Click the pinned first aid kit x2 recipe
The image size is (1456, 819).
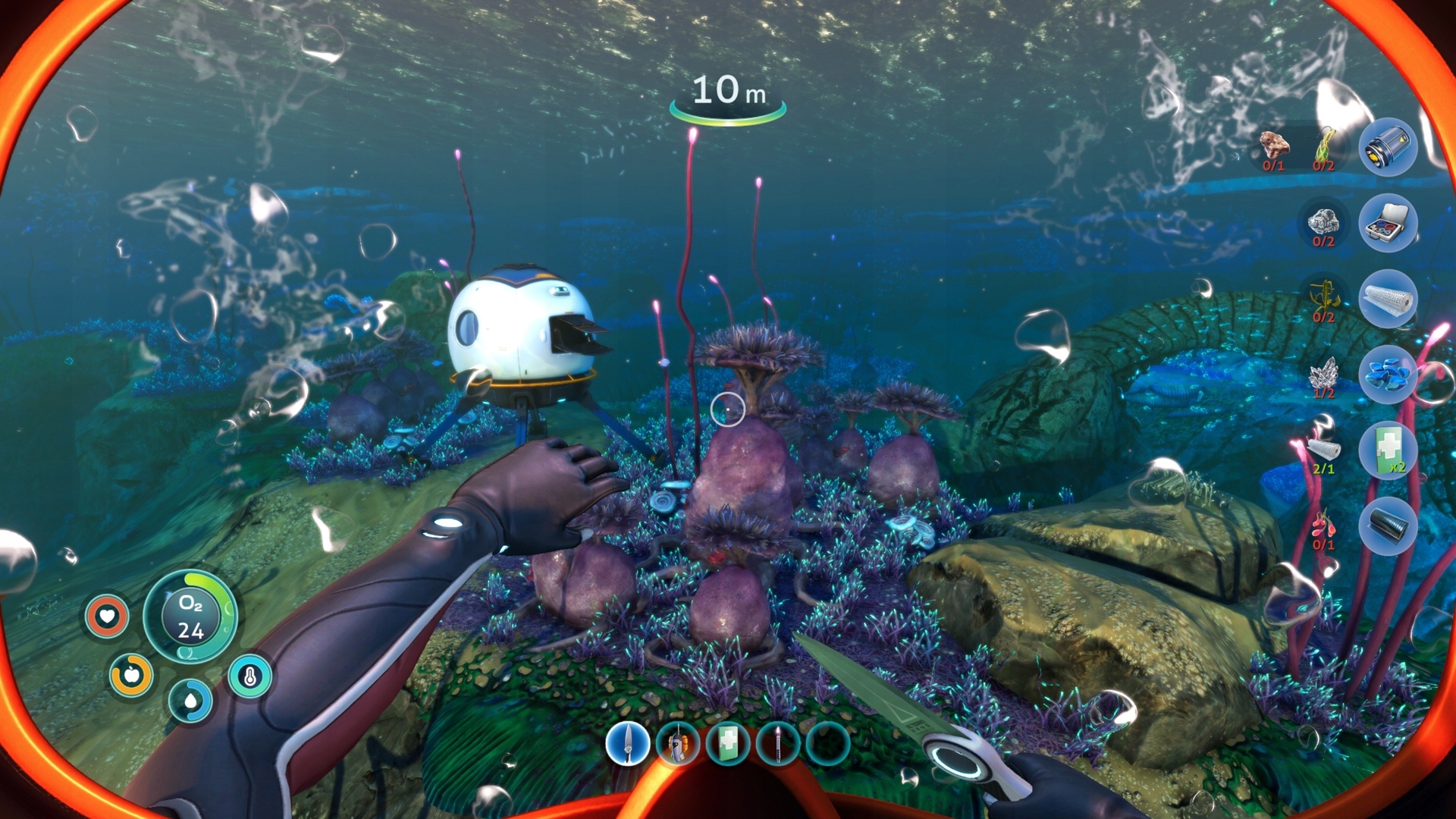[1388, 450]
